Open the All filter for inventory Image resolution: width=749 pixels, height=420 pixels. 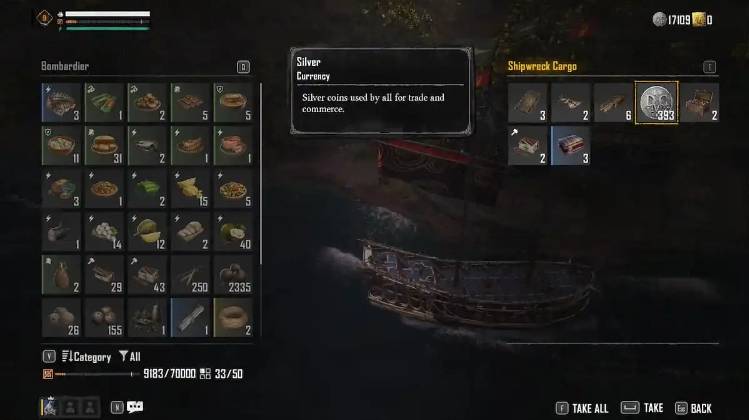(132, 356)
